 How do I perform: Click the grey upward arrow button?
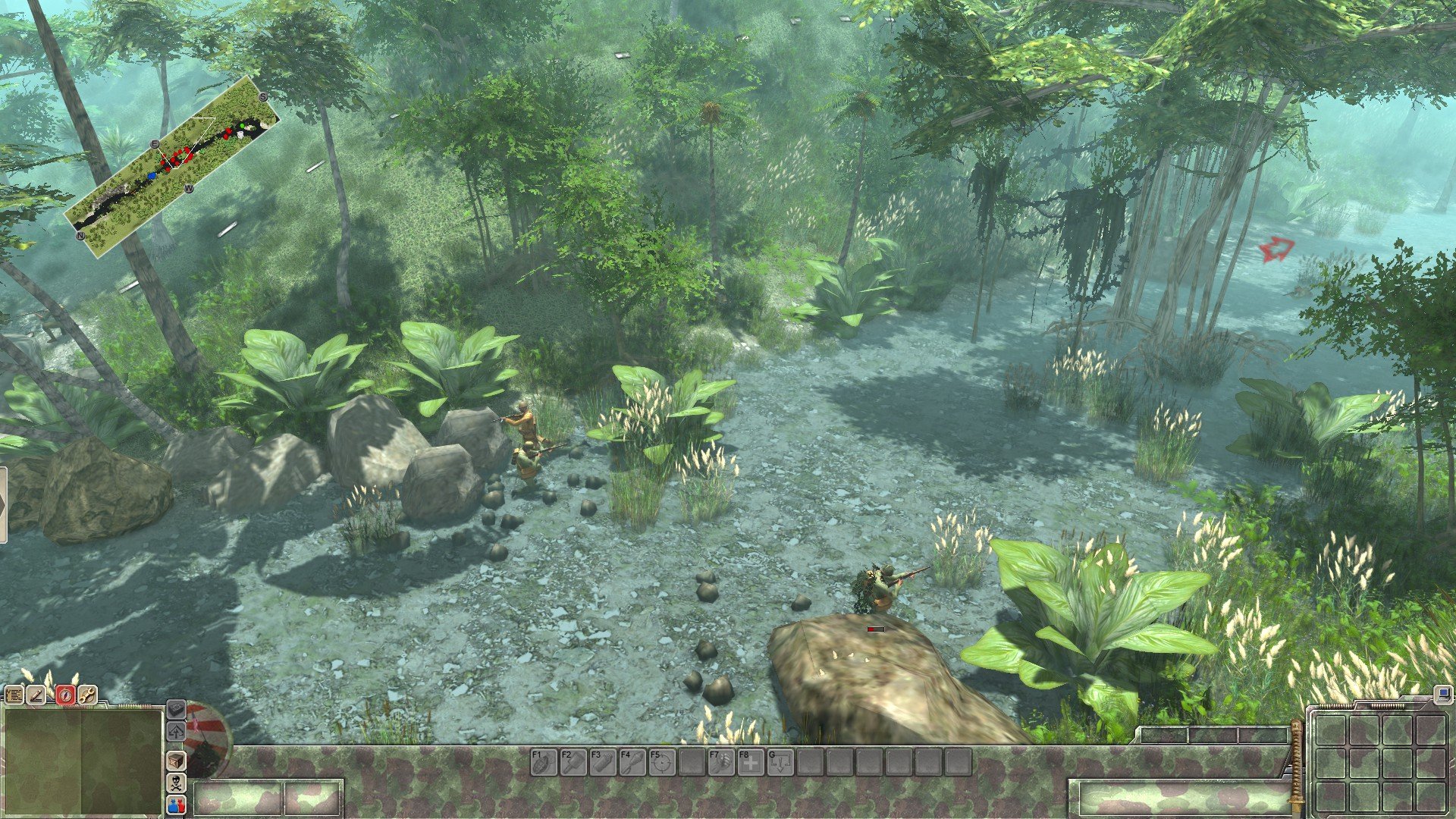pos(176,732)
